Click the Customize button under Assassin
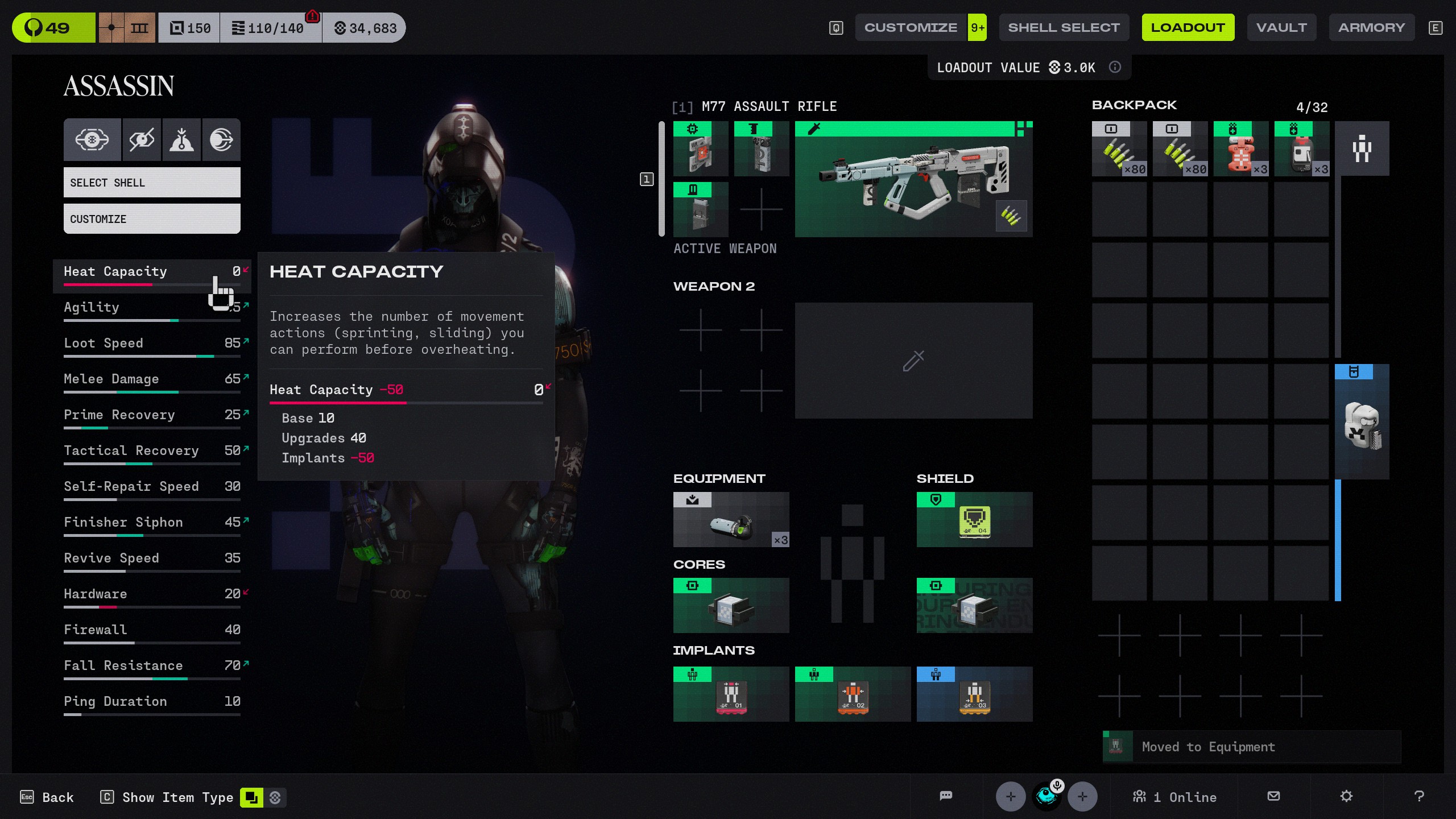 (152, 219)
